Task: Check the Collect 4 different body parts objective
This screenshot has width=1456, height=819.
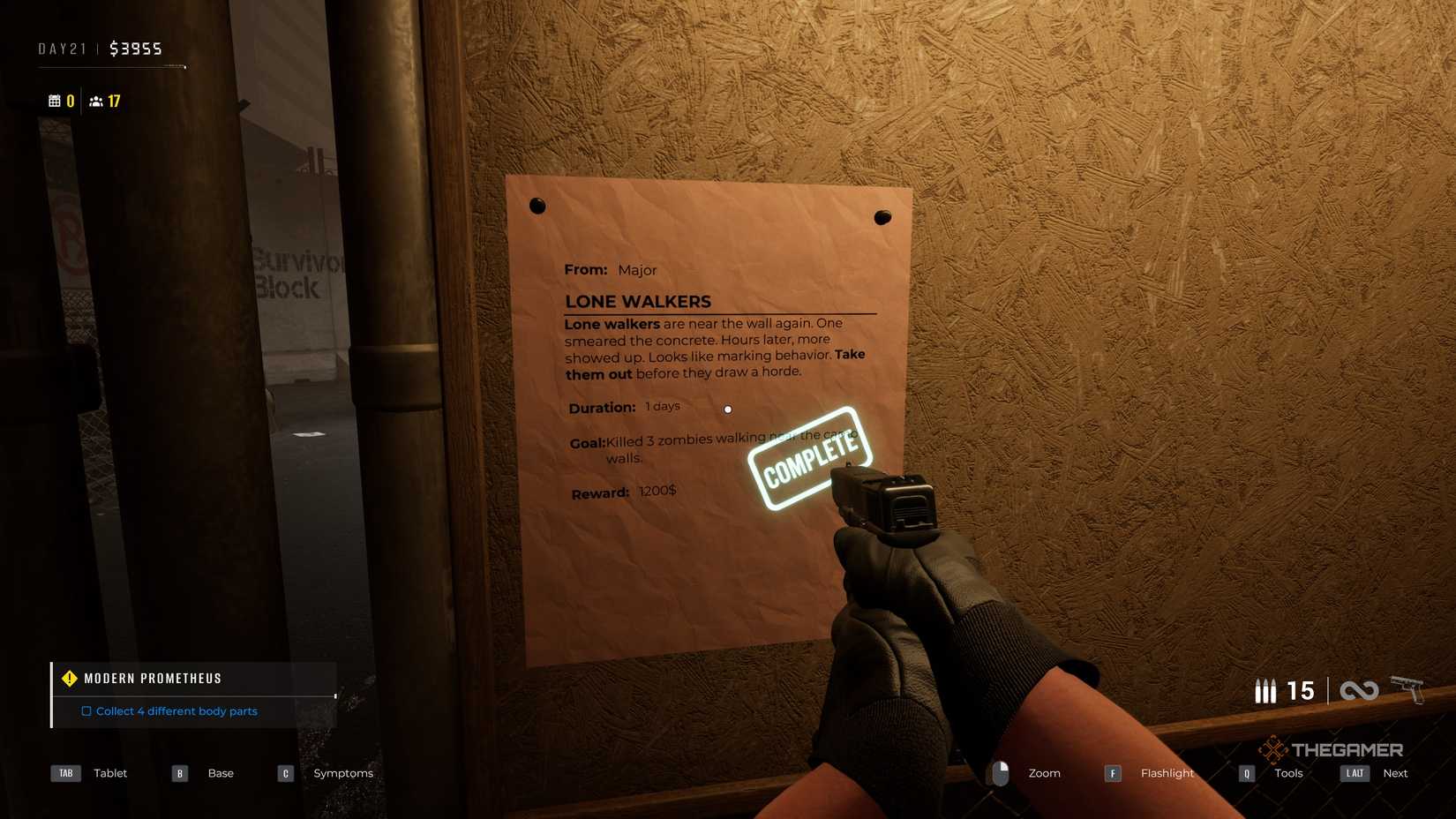Action: point(86,711)
